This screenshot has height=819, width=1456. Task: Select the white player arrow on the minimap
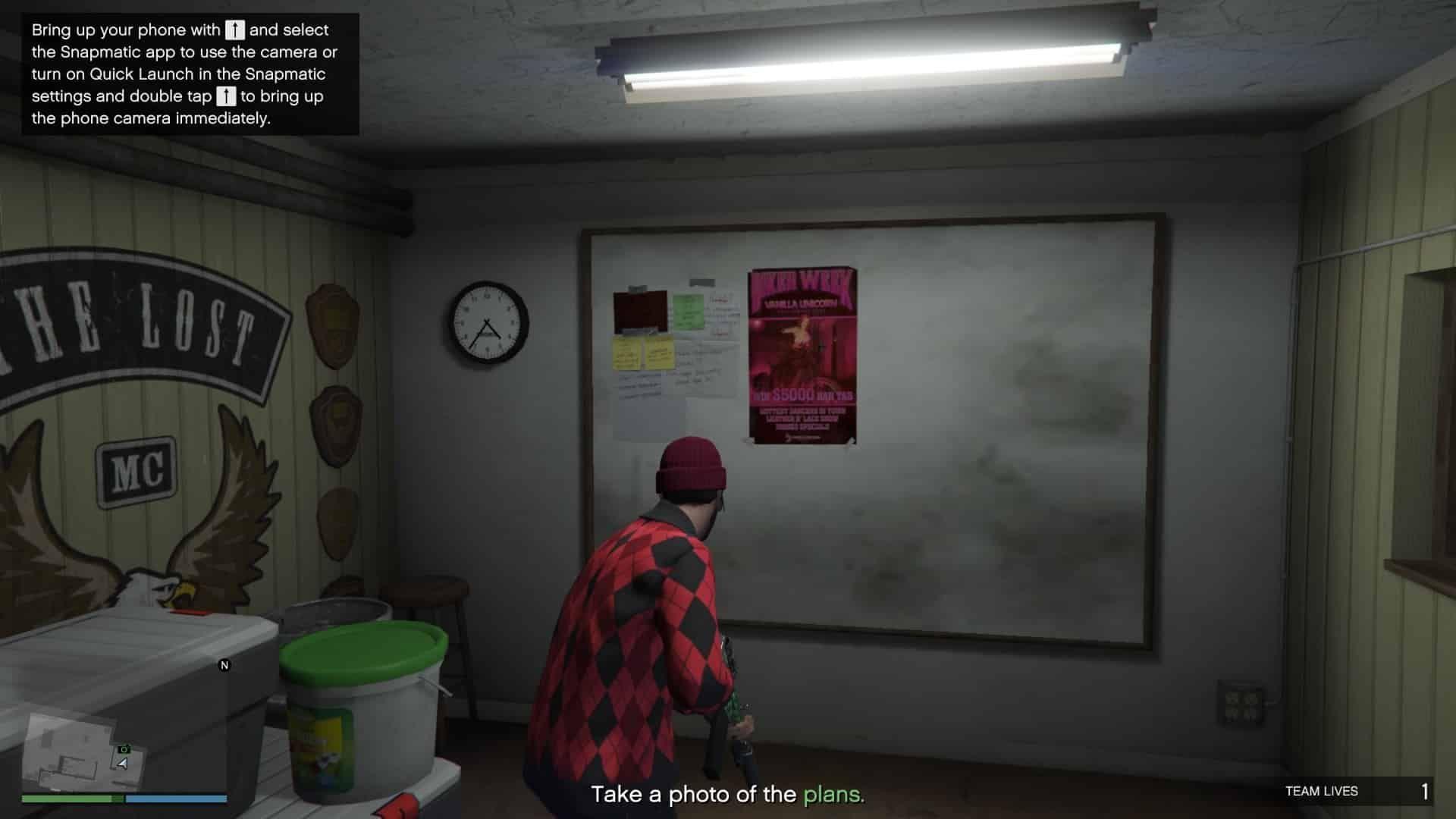[124, 764]
